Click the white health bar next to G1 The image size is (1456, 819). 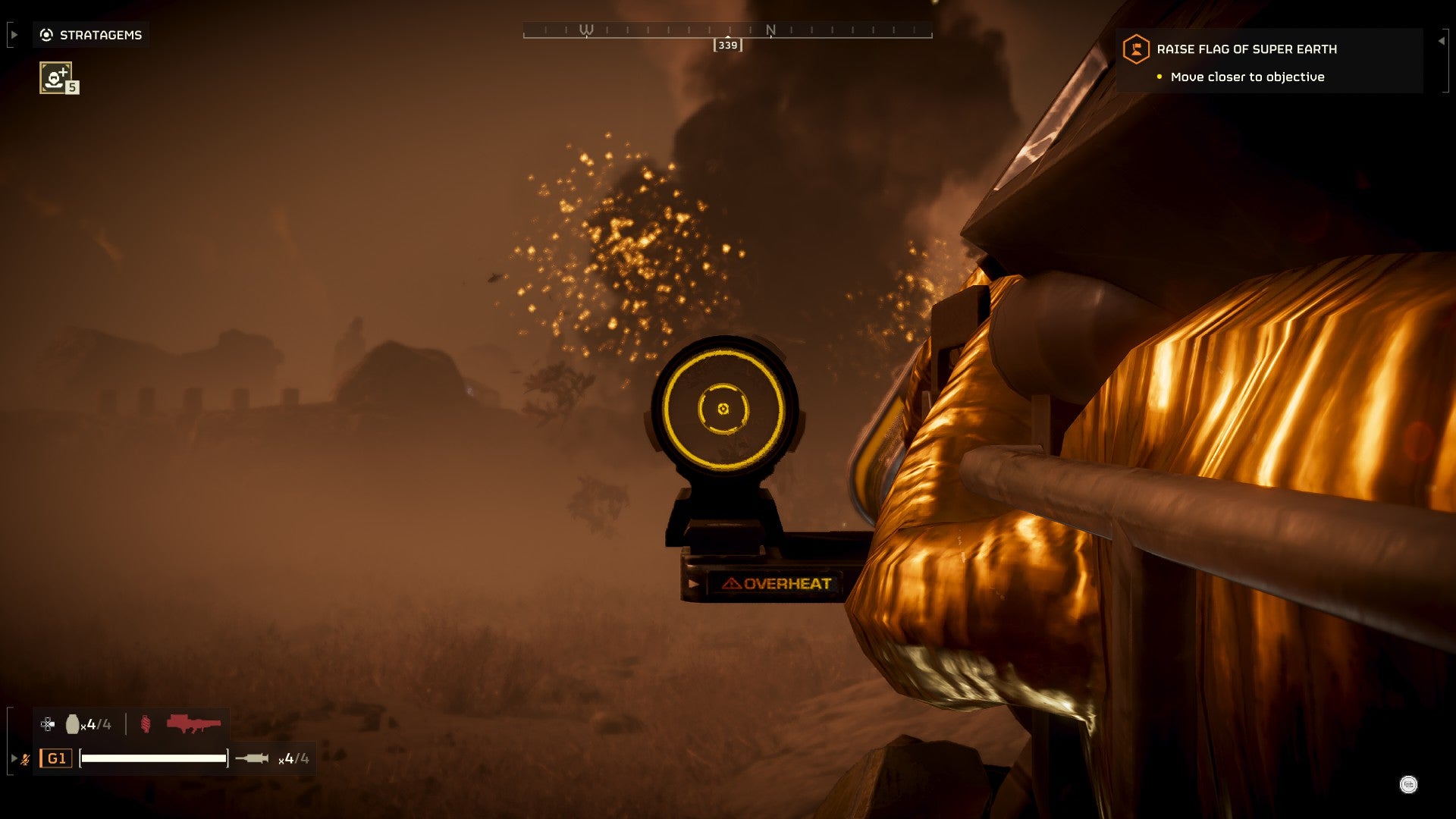click(x=155, y=758)
